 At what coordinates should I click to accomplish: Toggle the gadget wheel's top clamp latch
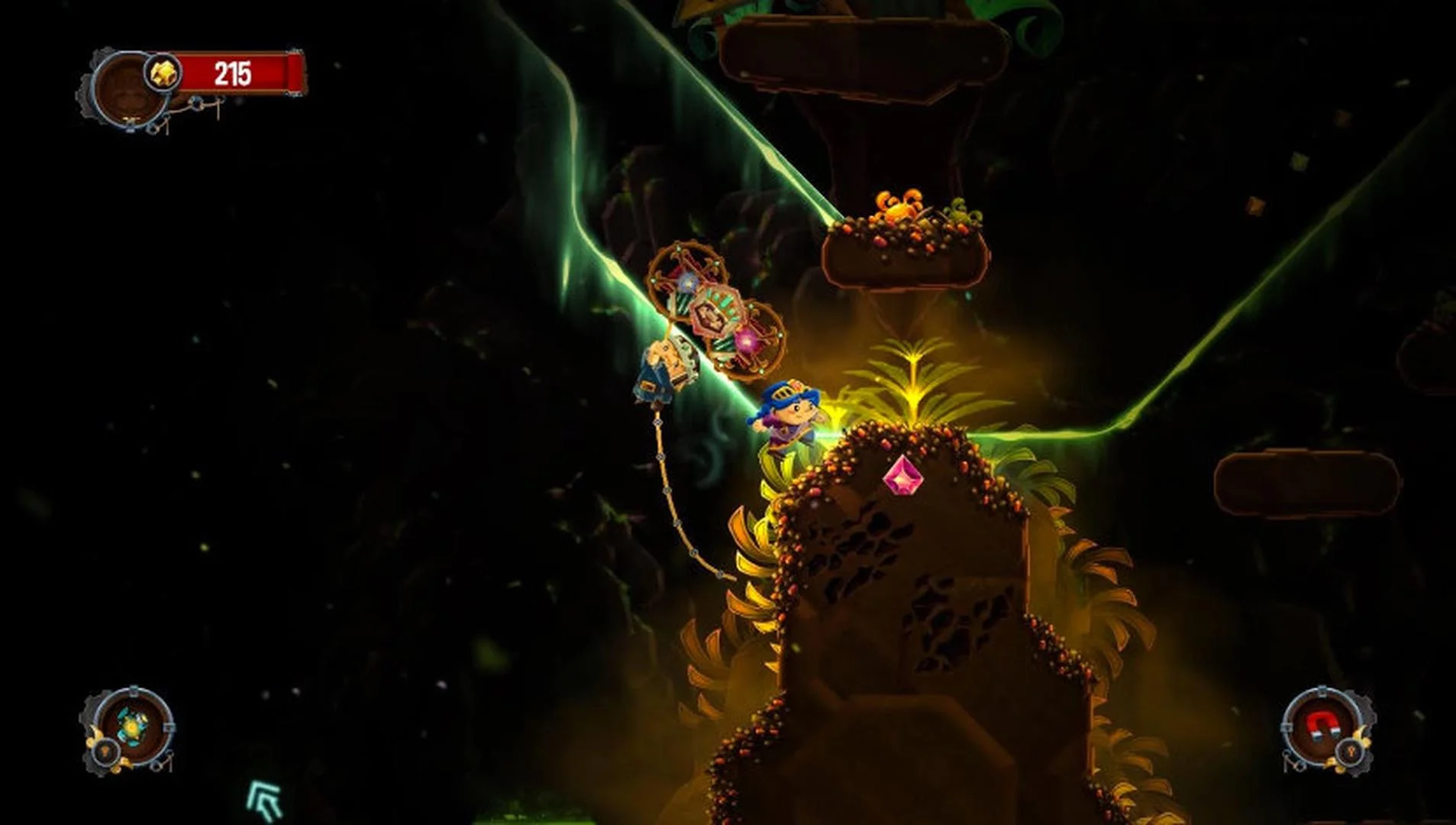pos(134,692)
